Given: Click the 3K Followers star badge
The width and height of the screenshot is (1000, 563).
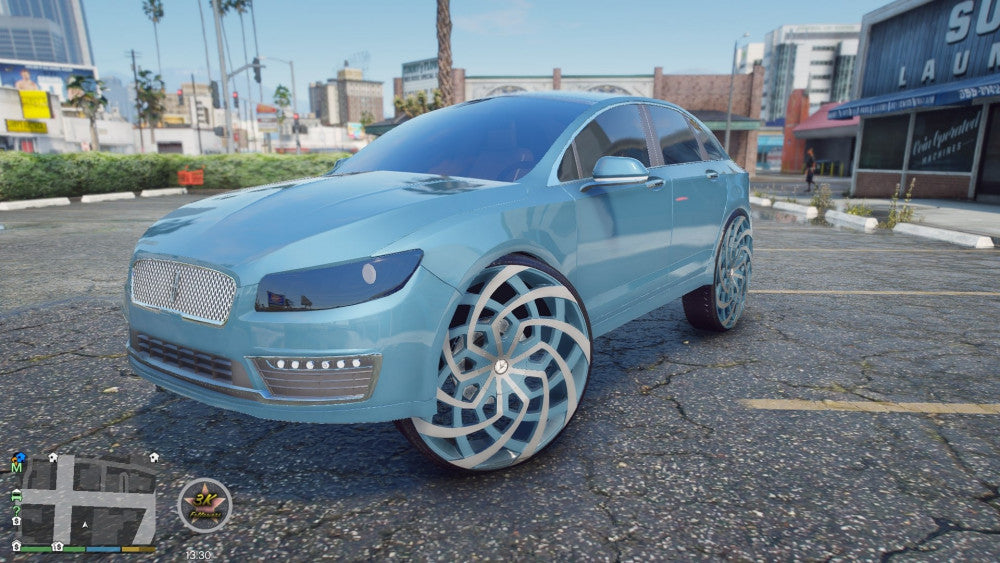Looking at the screenshot, I should pos(205,505).
